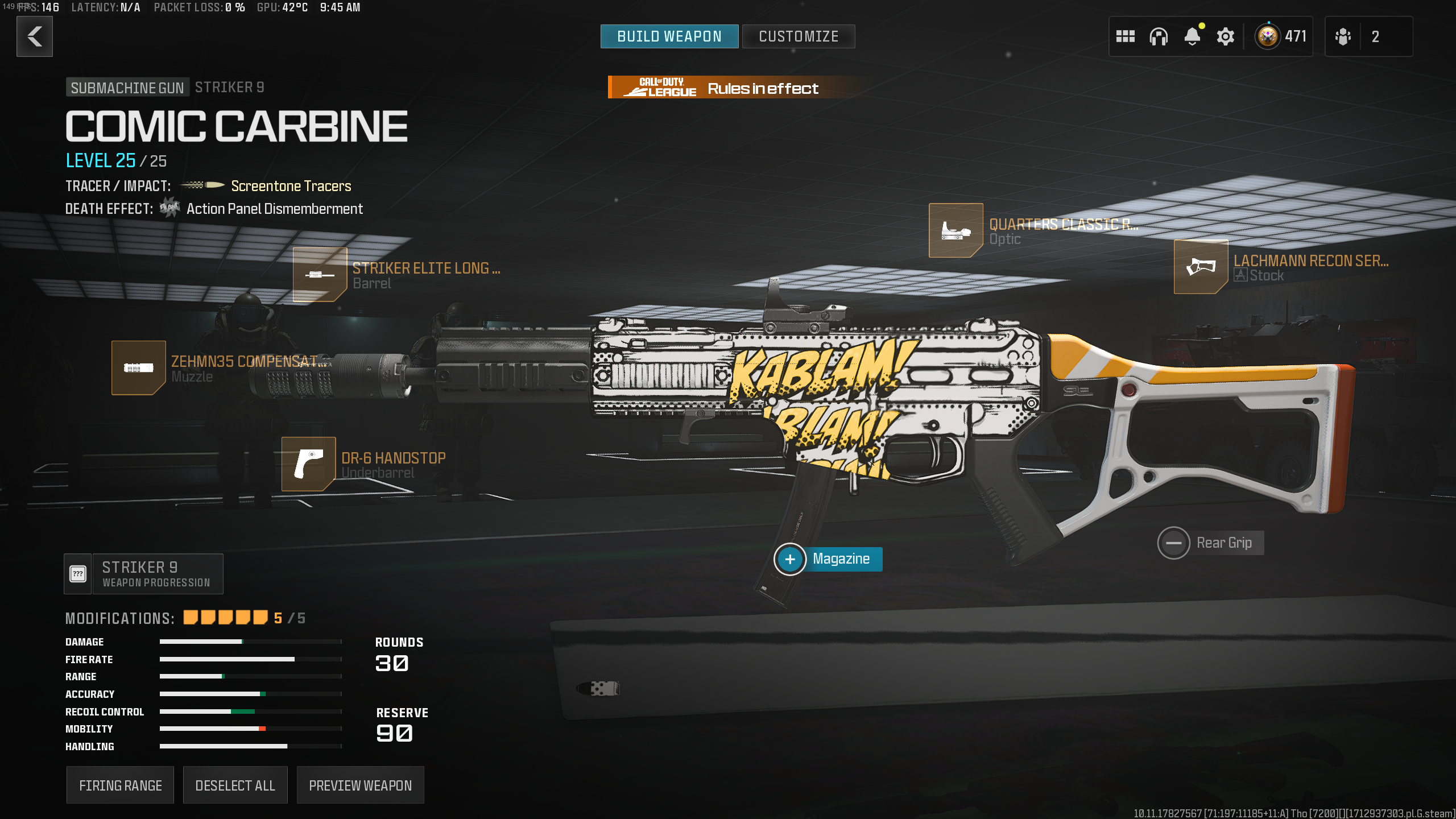This screenshot has height=819, width=1456.
Task: Check the notifications bell
Action: [1192, 37]
